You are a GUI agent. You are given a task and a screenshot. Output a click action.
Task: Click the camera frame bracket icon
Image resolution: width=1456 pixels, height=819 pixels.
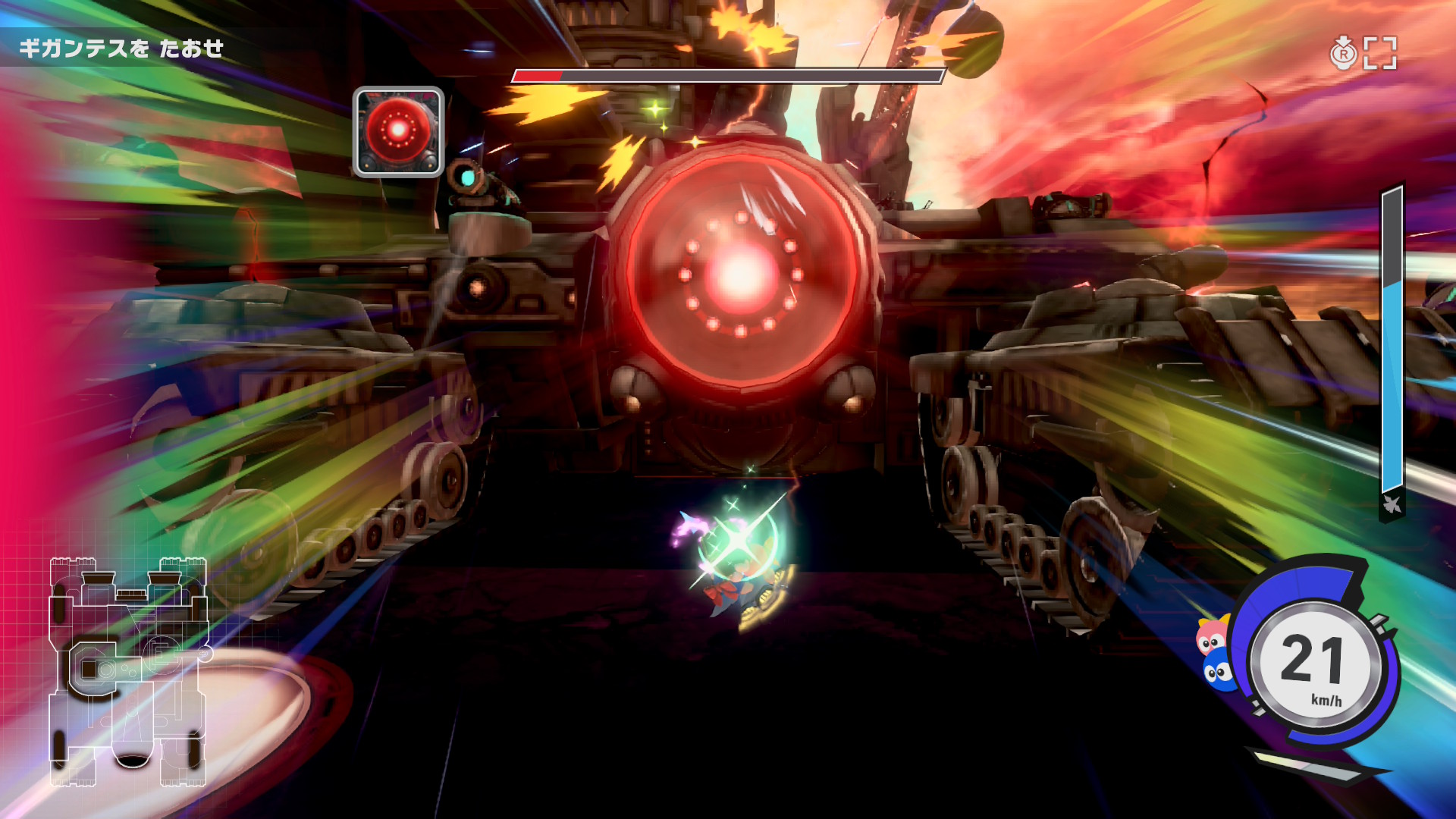click(x=1380, y=53)
